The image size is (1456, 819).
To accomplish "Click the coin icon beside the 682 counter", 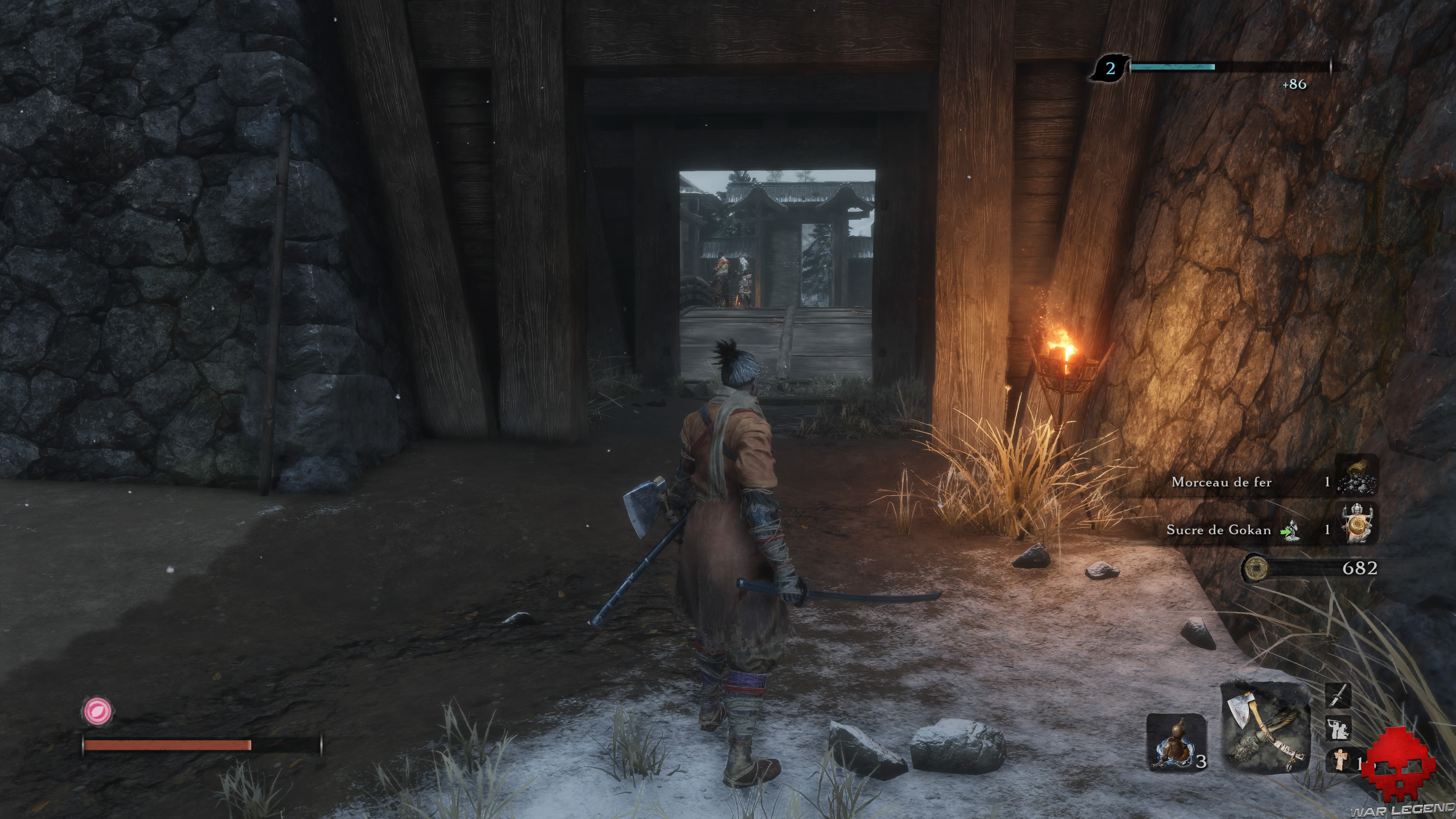I will (x=1257, y=569).
